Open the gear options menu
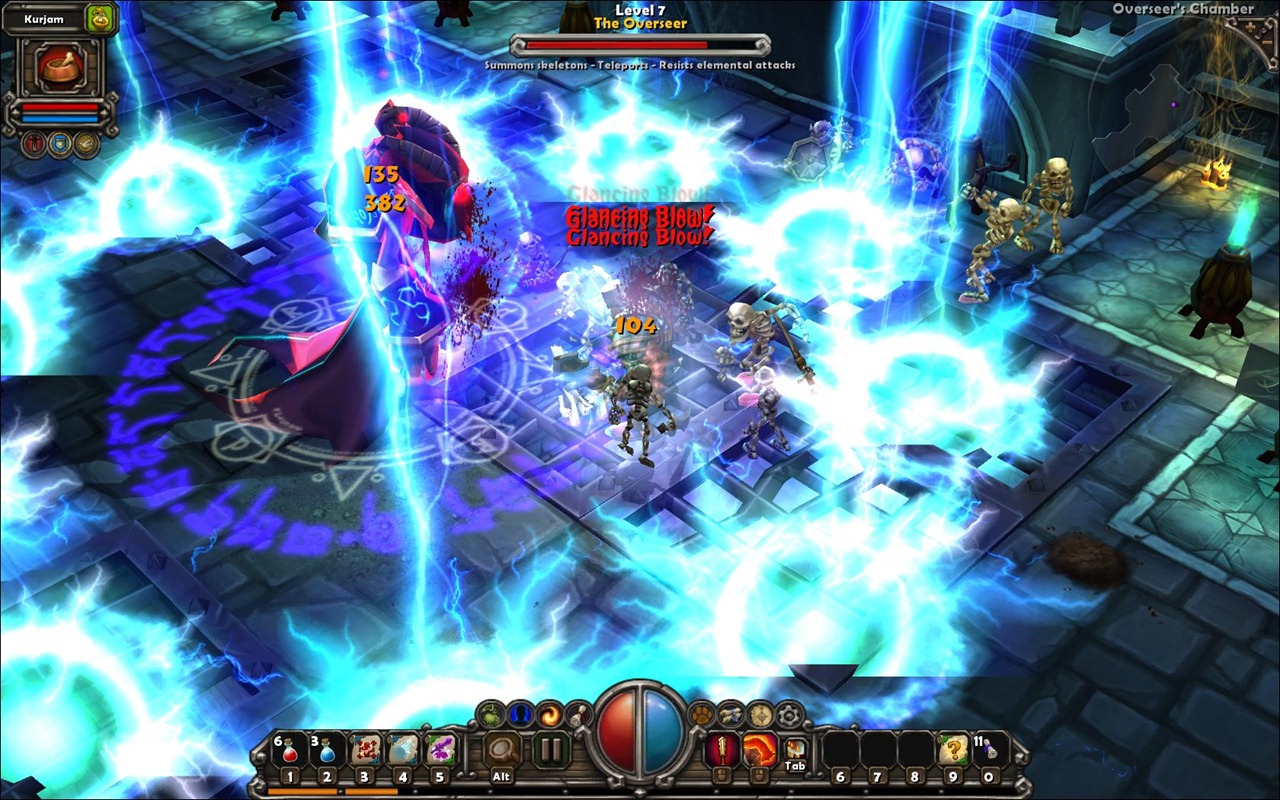 pyautogui.click(x=789, y=714)
